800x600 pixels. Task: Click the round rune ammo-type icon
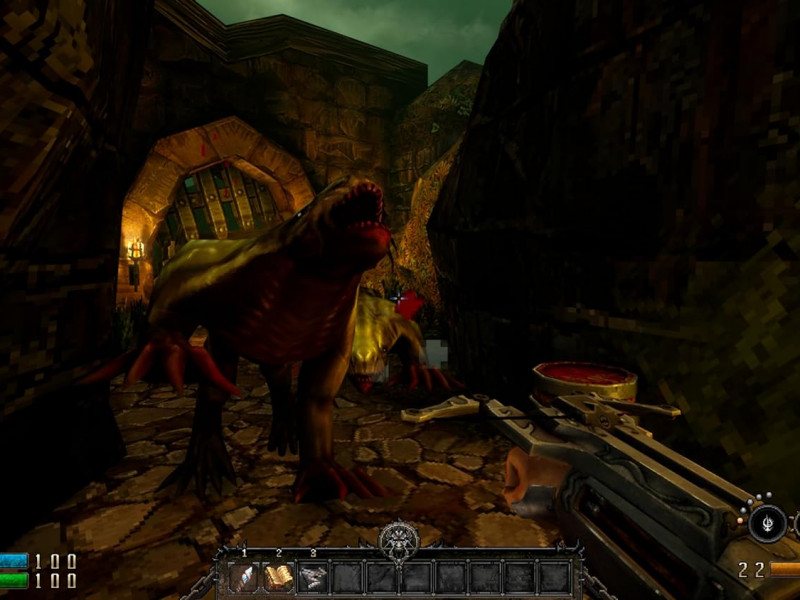767,522
